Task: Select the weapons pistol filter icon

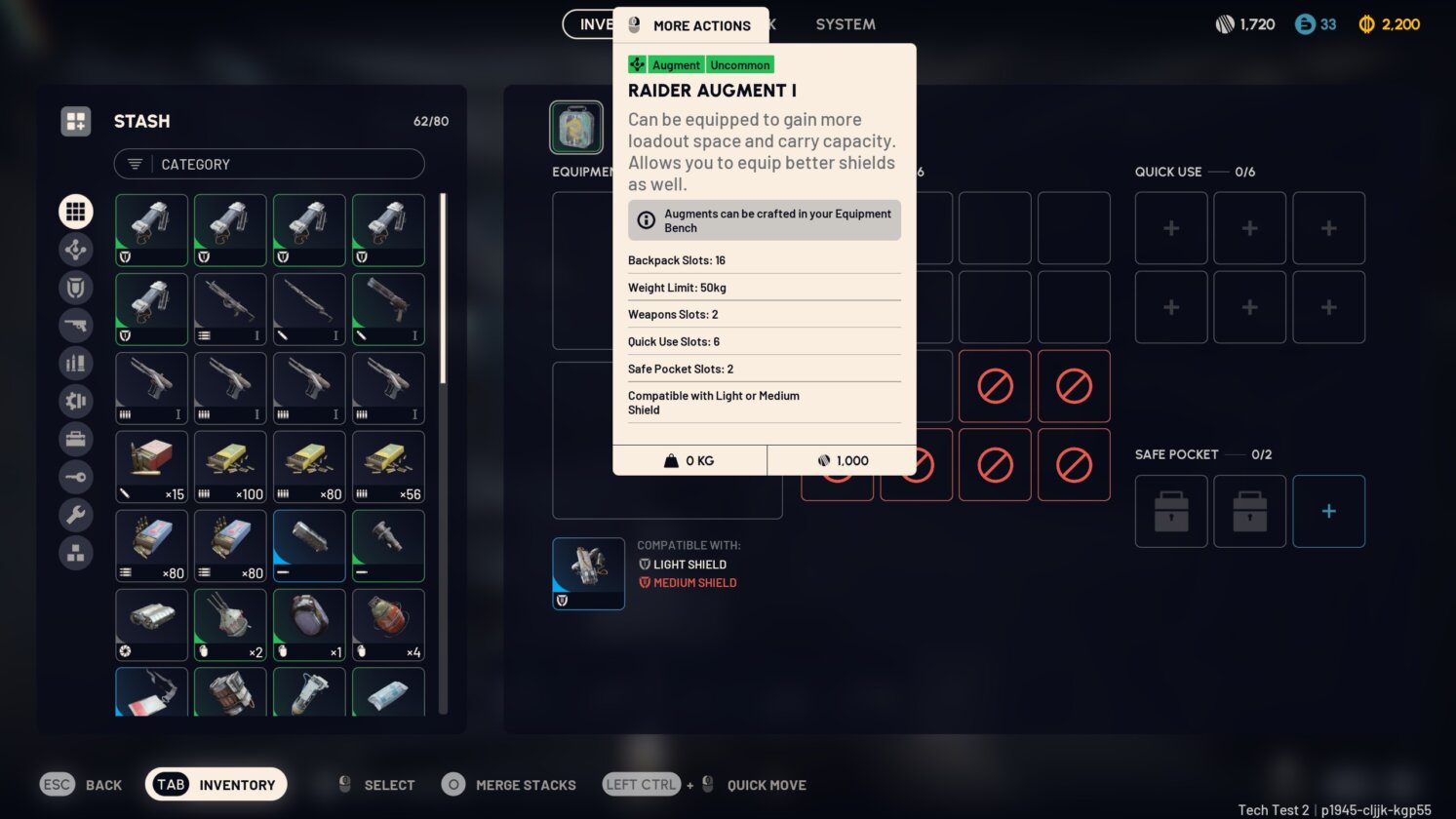Action: click(76, 325)
